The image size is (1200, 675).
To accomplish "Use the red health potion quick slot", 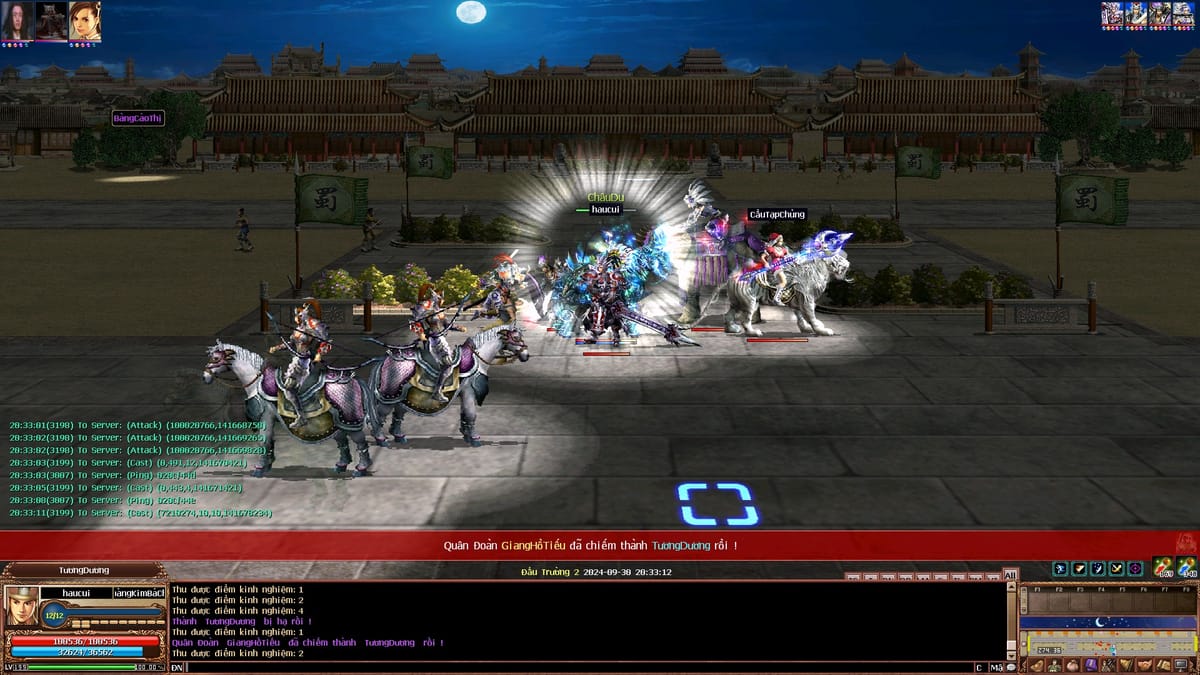I will (1163, 568).
